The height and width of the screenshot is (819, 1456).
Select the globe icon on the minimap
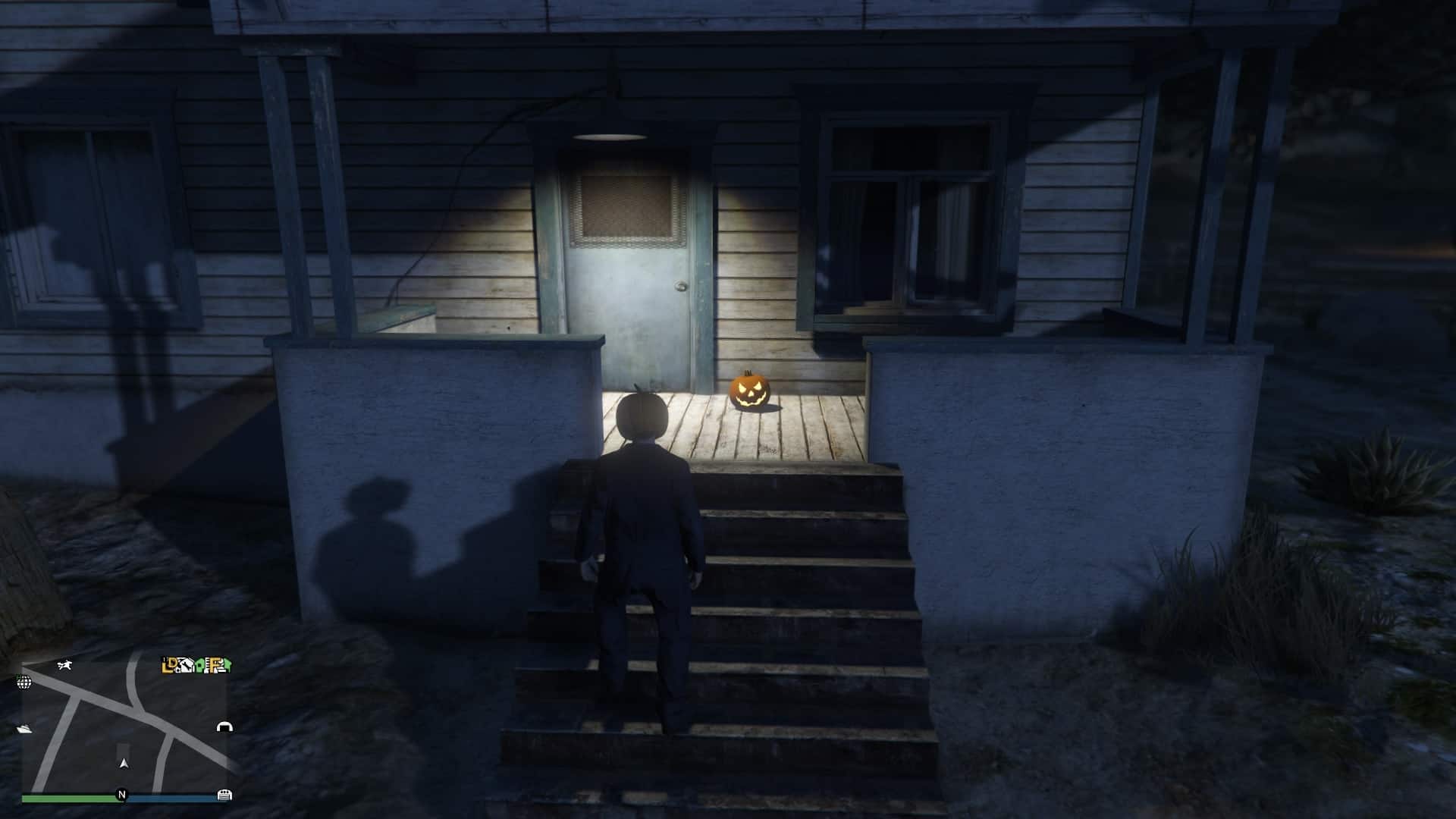click(24, 682)
